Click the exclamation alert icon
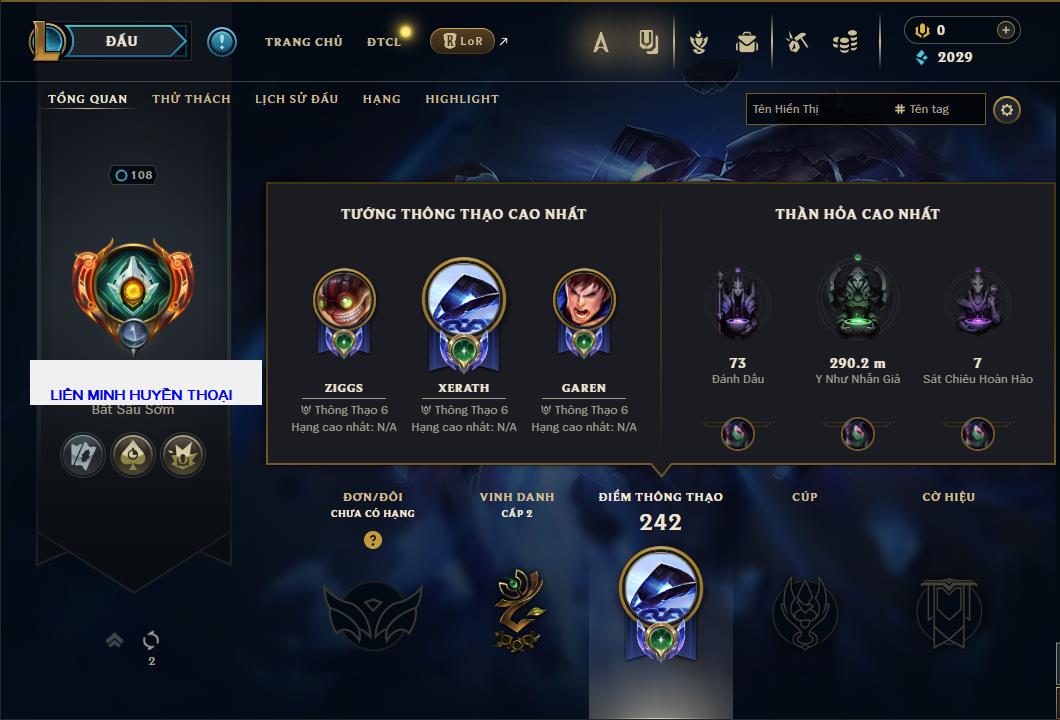1060x720 pixels. click(222, 42)
